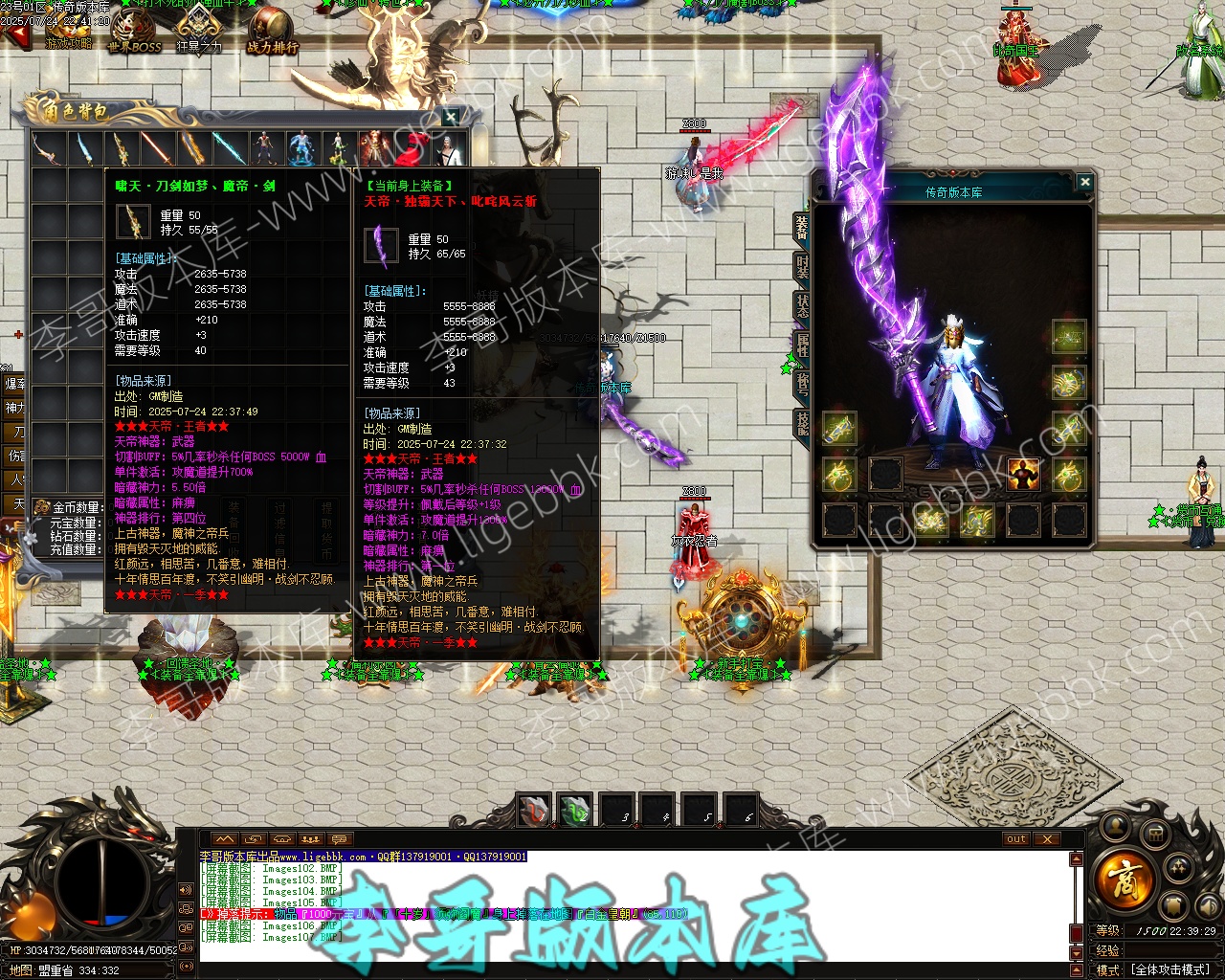This screenshot has width=1225, height=980.
Task: Open the 战力排行 power ranking
Action: click(273, 32)
